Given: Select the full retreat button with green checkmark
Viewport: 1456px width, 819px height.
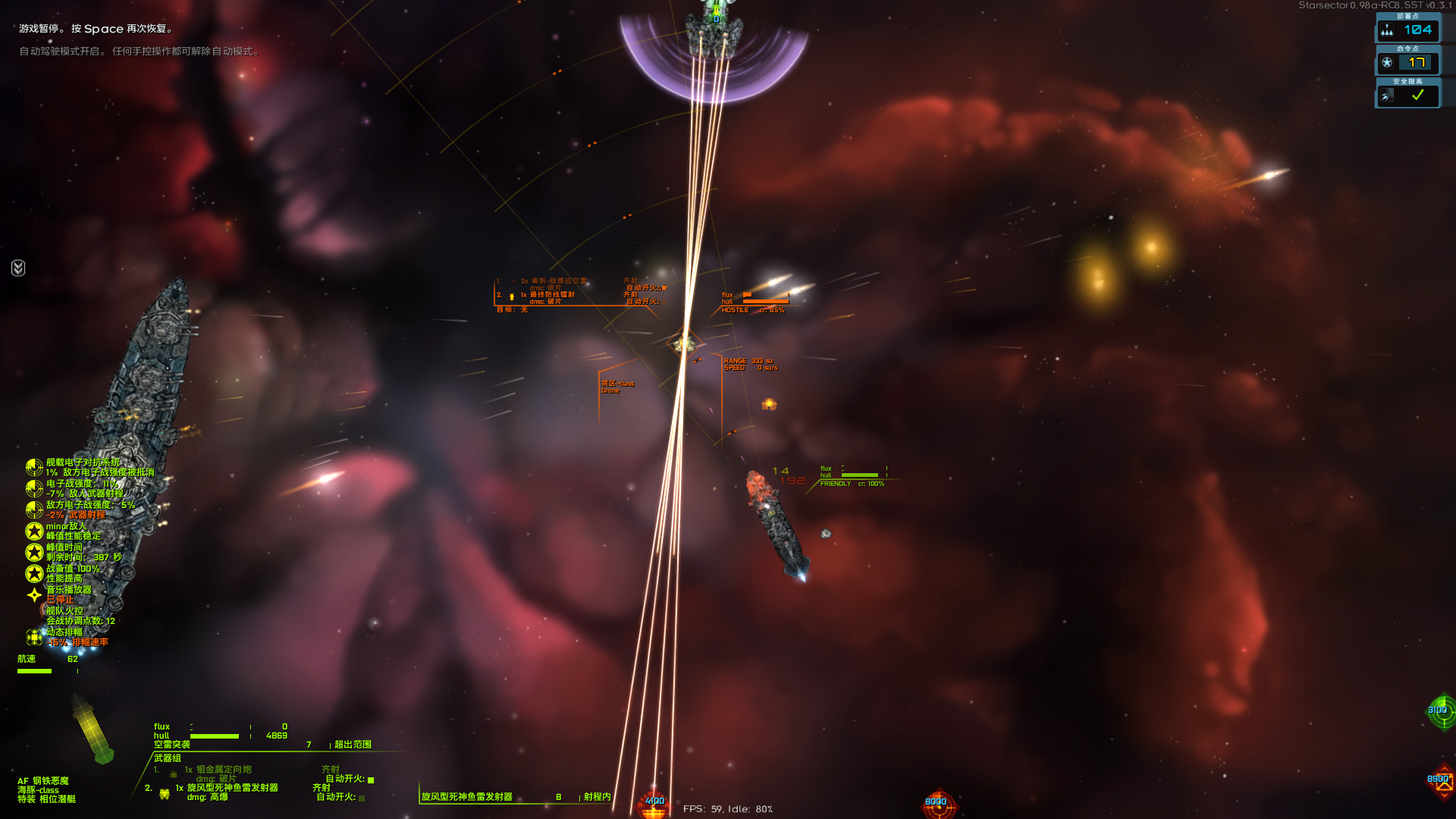Looking at the screenshot, I should click(x=1407, y=96).
